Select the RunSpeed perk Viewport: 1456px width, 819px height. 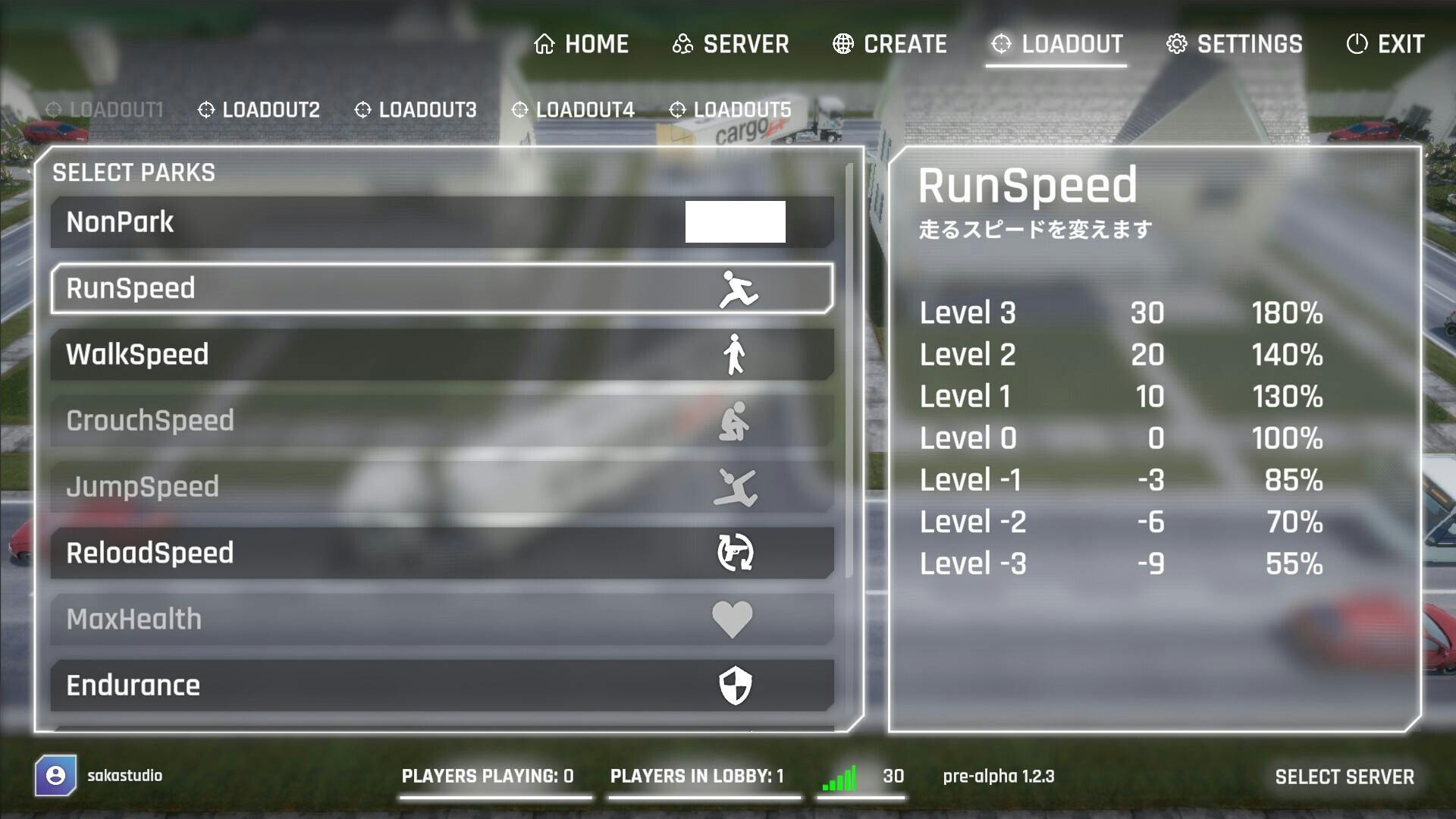coord(442,288)
